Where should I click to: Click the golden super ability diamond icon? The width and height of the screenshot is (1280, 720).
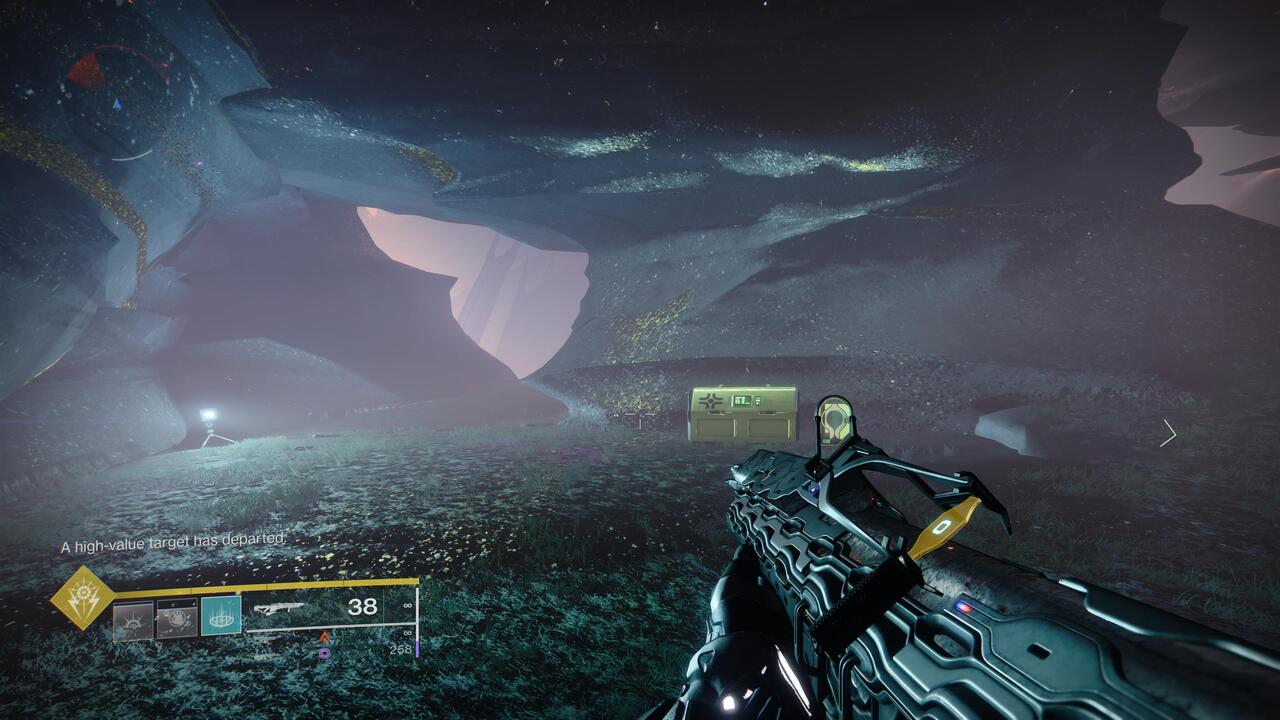coord(83,598)
